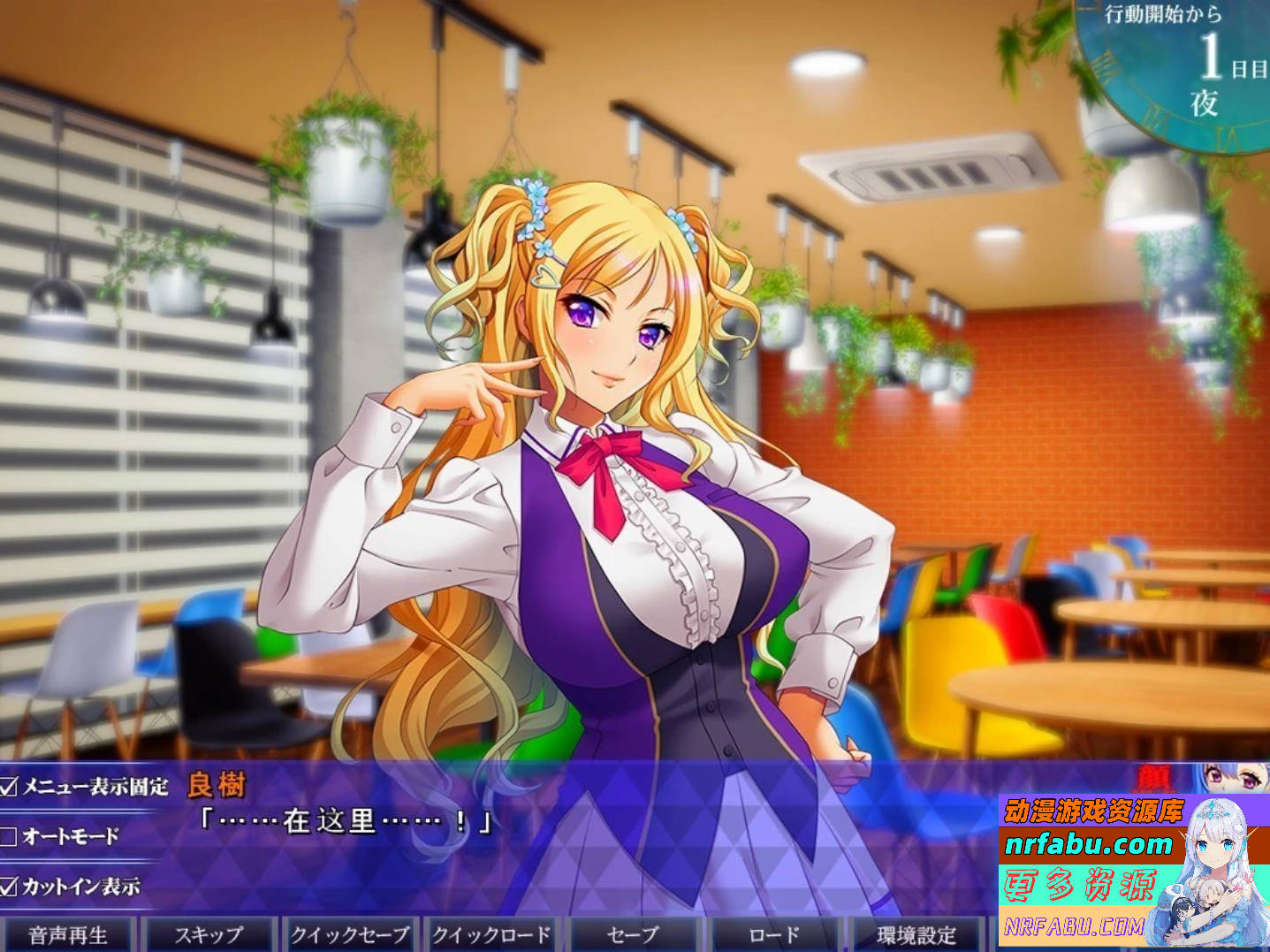
Task: Open the セーブ save screen
Action: click(x=629, y=933)
